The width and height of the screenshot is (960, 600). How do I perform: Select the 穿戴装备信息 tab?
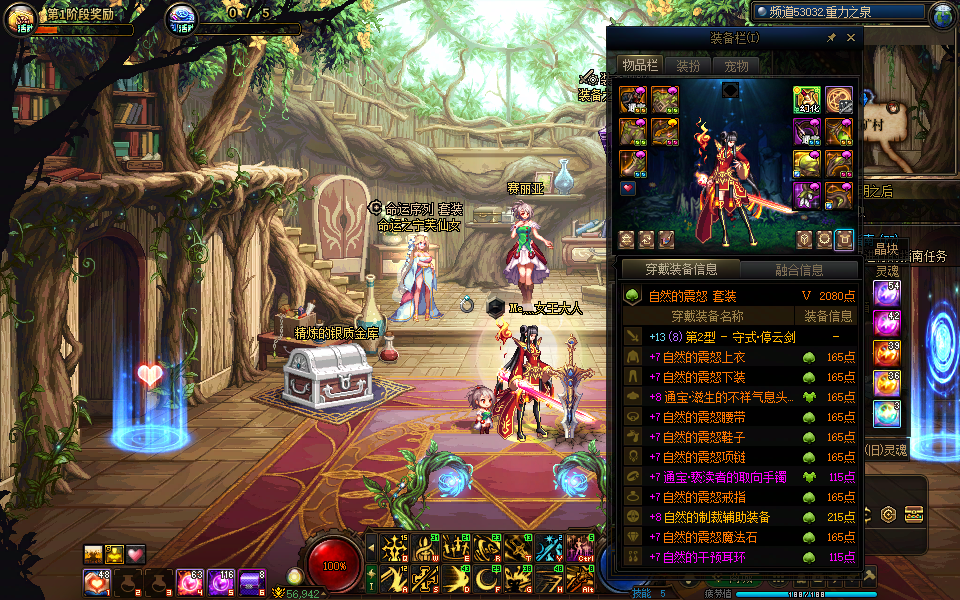point(678,269)
